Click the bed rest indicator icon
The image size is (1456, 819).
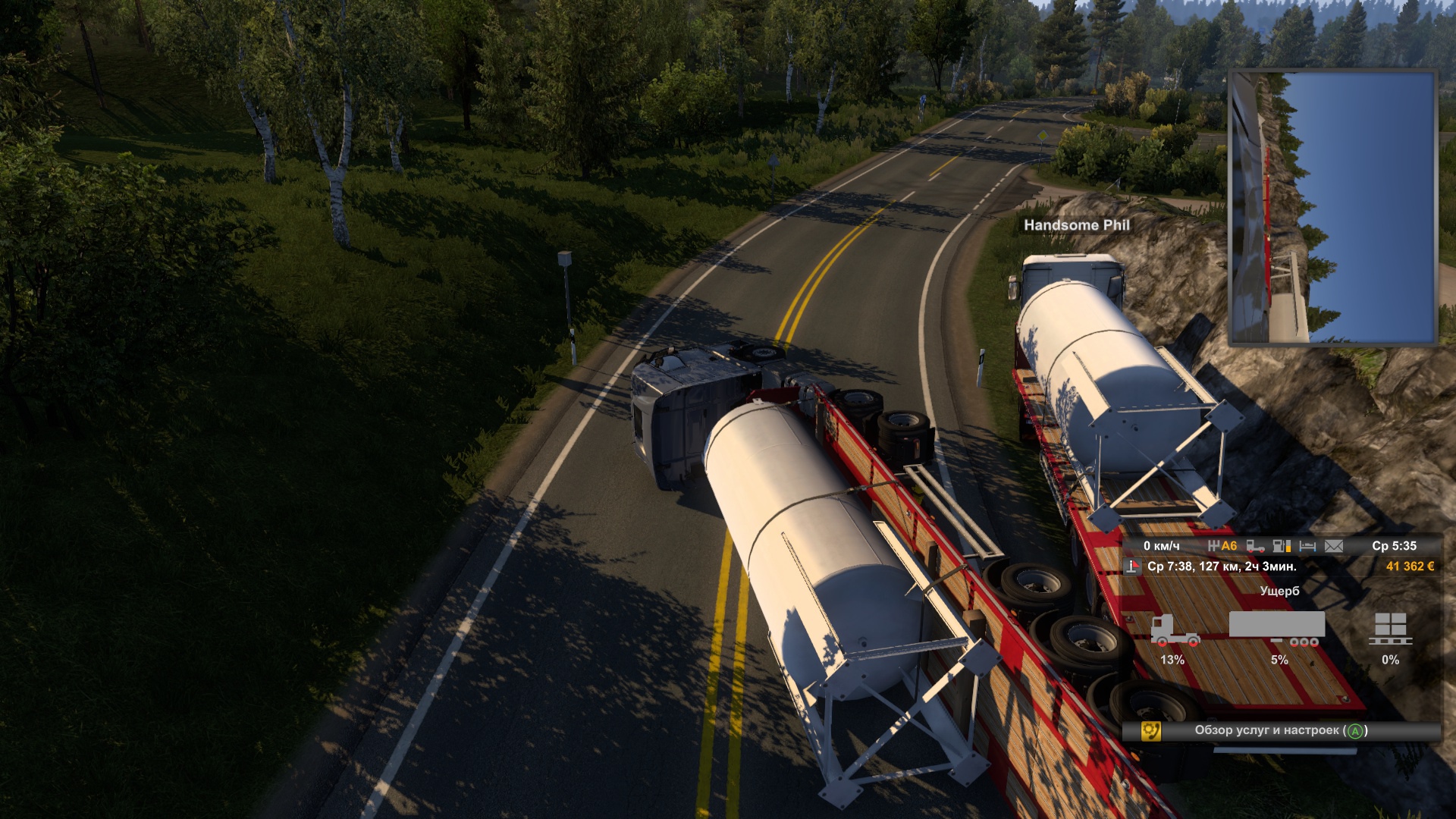coord(1307,546)
